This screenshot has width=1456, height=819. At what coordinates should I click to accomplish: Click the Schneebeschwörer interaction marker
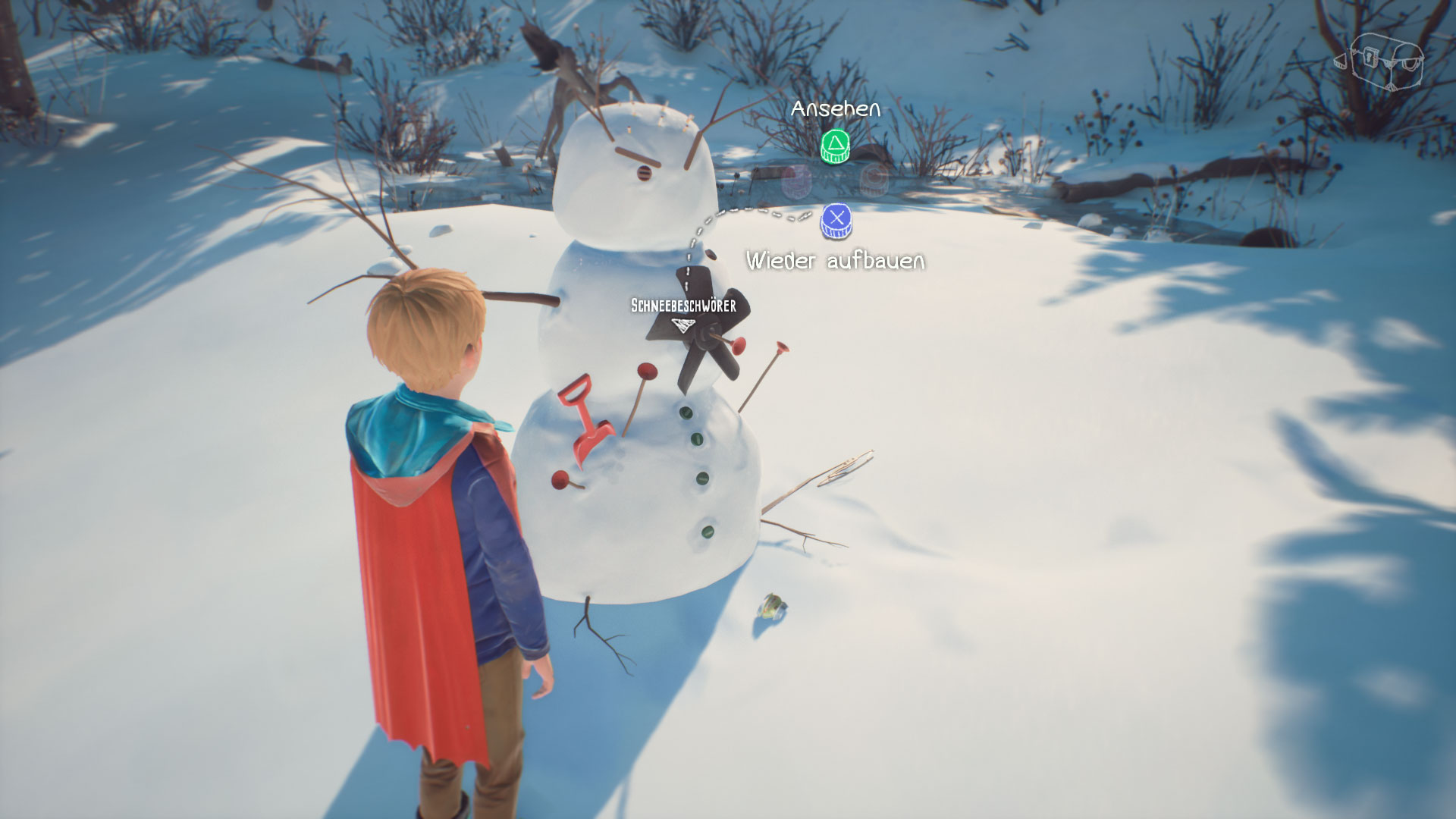(683, 325)
